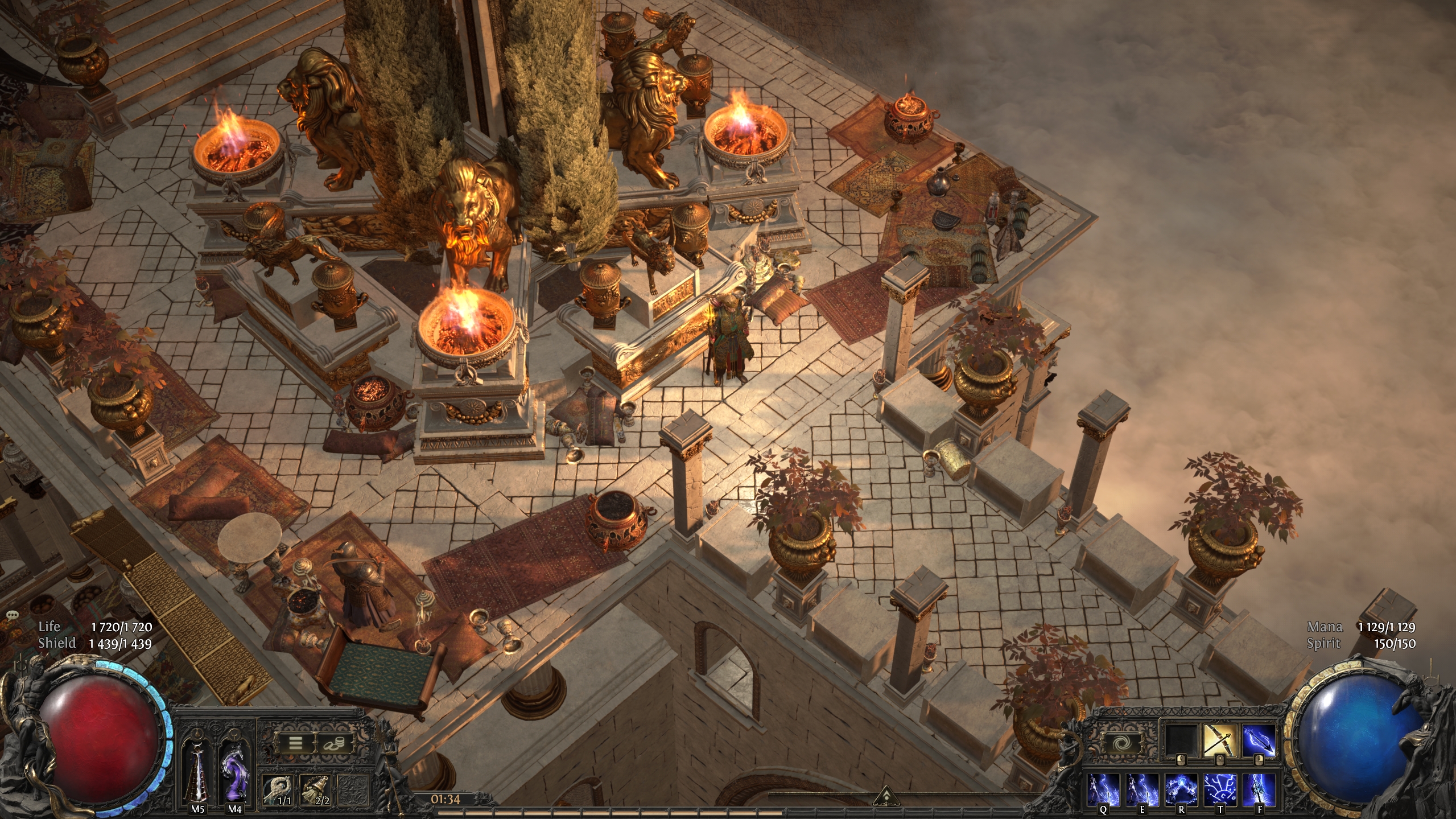1456x819 pixels.
Task: Open the three-line main menu button
Action: click(x=295, y=743)
